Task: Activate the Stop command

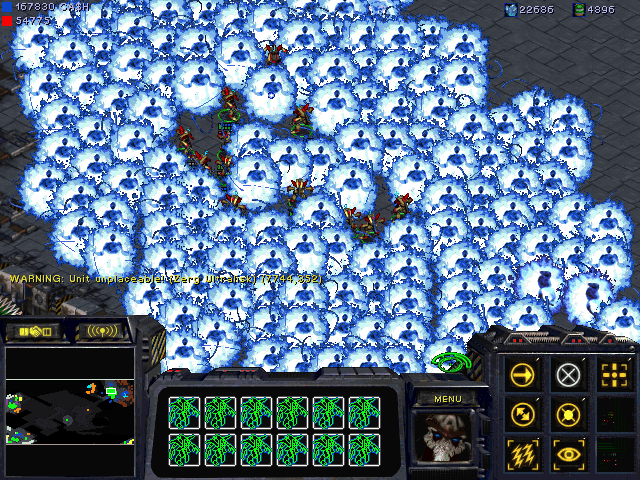Action: coord(569,375)
